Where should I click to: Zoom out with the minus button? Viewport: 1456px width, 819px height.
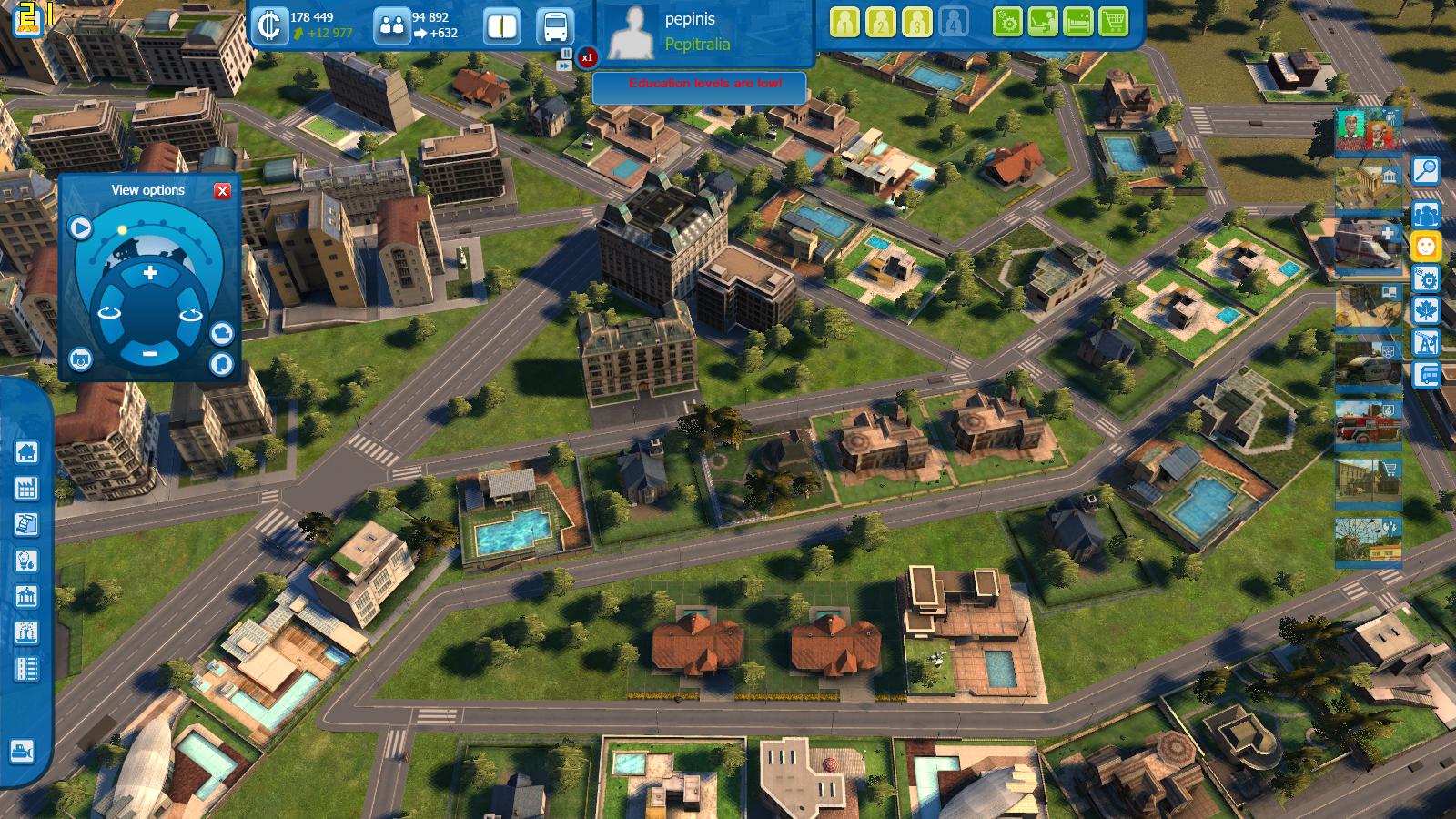(x=150, y=353)
